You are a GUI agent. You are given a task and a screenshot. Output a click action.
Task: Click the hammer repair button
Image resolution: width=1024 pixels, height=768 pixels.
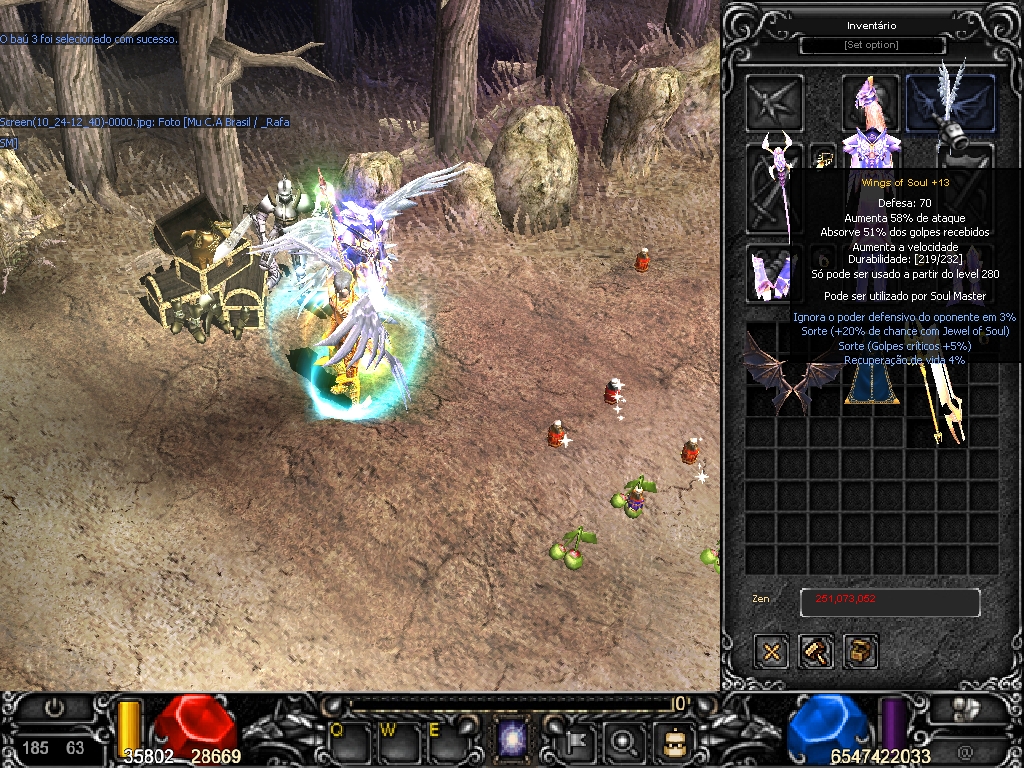tap(816, 652)
